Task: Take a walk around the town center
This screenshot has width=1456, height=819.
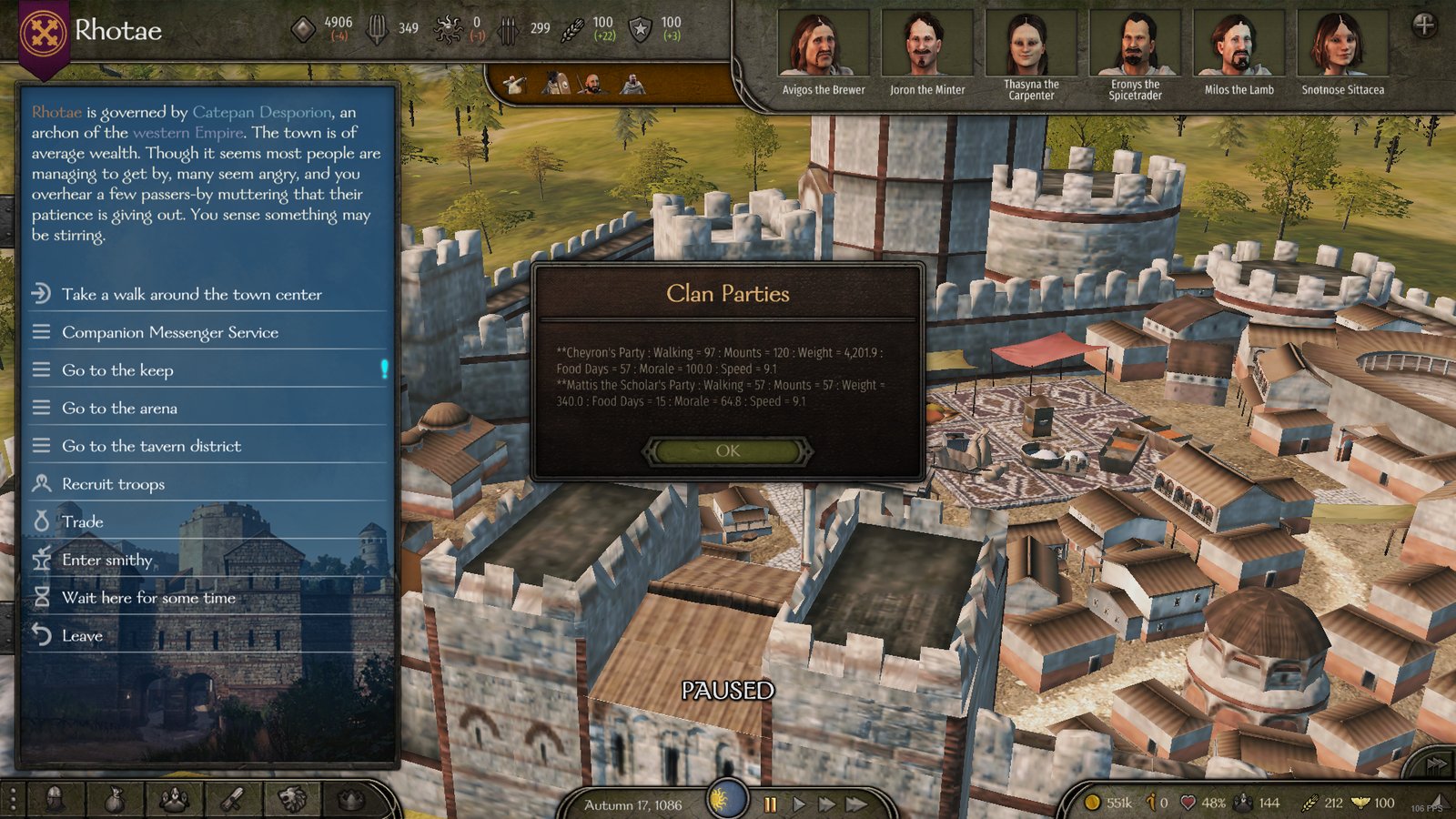Action: pos(191,294)
